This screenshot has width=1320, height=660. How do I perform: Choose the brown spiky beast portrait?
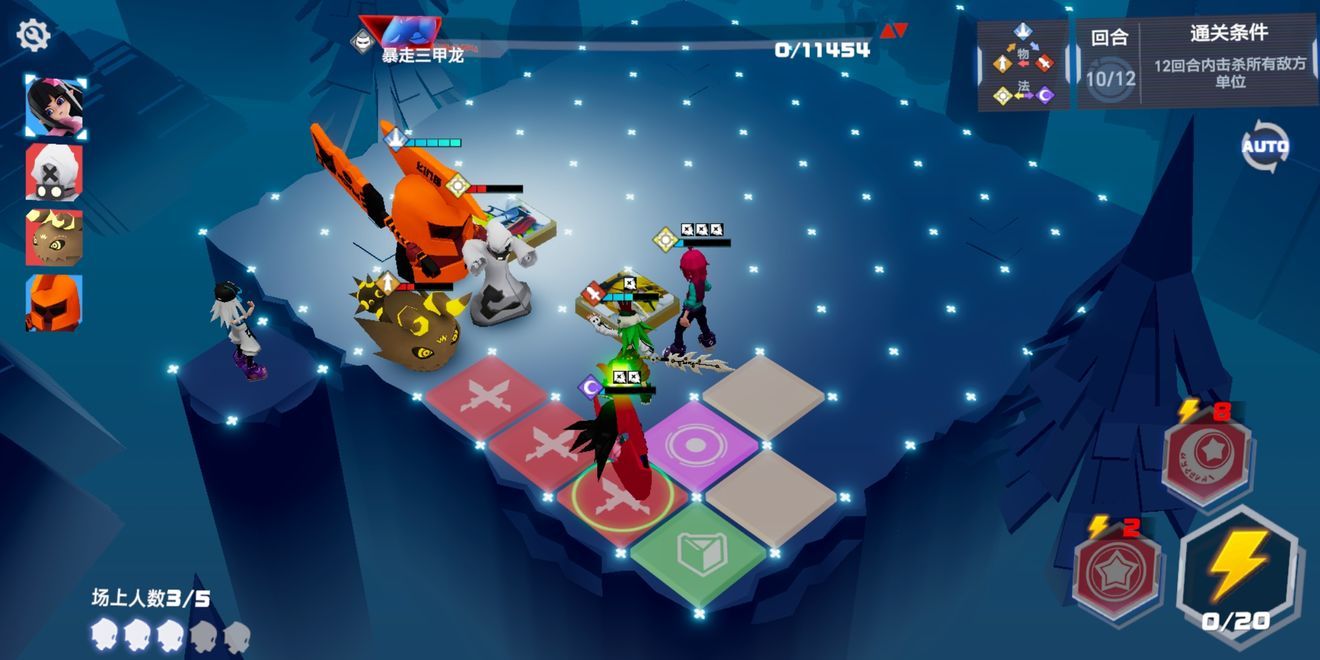pyautogui.click(x=55, y=237)
